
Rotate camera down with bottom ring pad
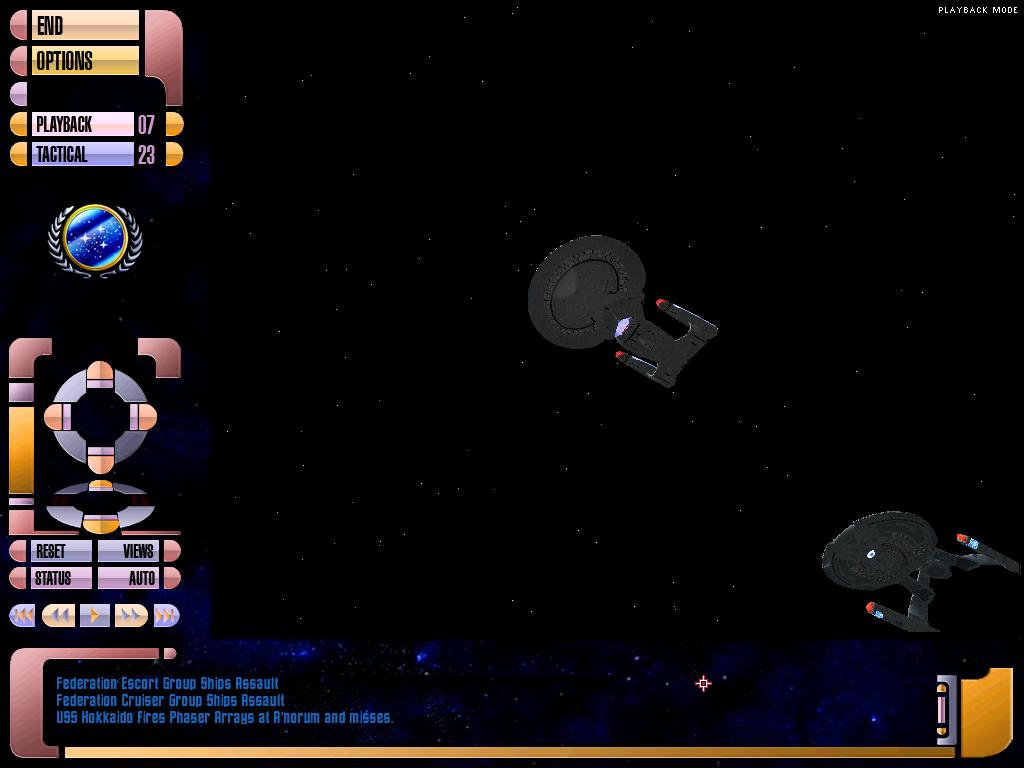(x=100, y=459)
